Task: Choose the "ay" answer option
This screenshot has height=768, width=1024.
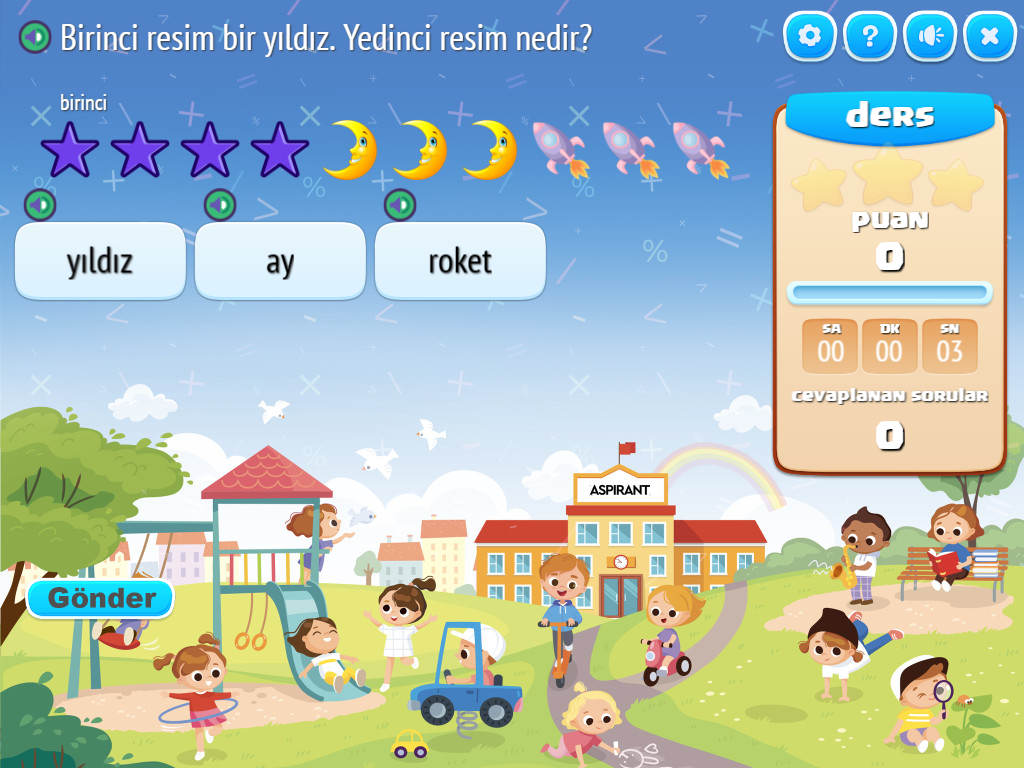Action: (280, 261)
